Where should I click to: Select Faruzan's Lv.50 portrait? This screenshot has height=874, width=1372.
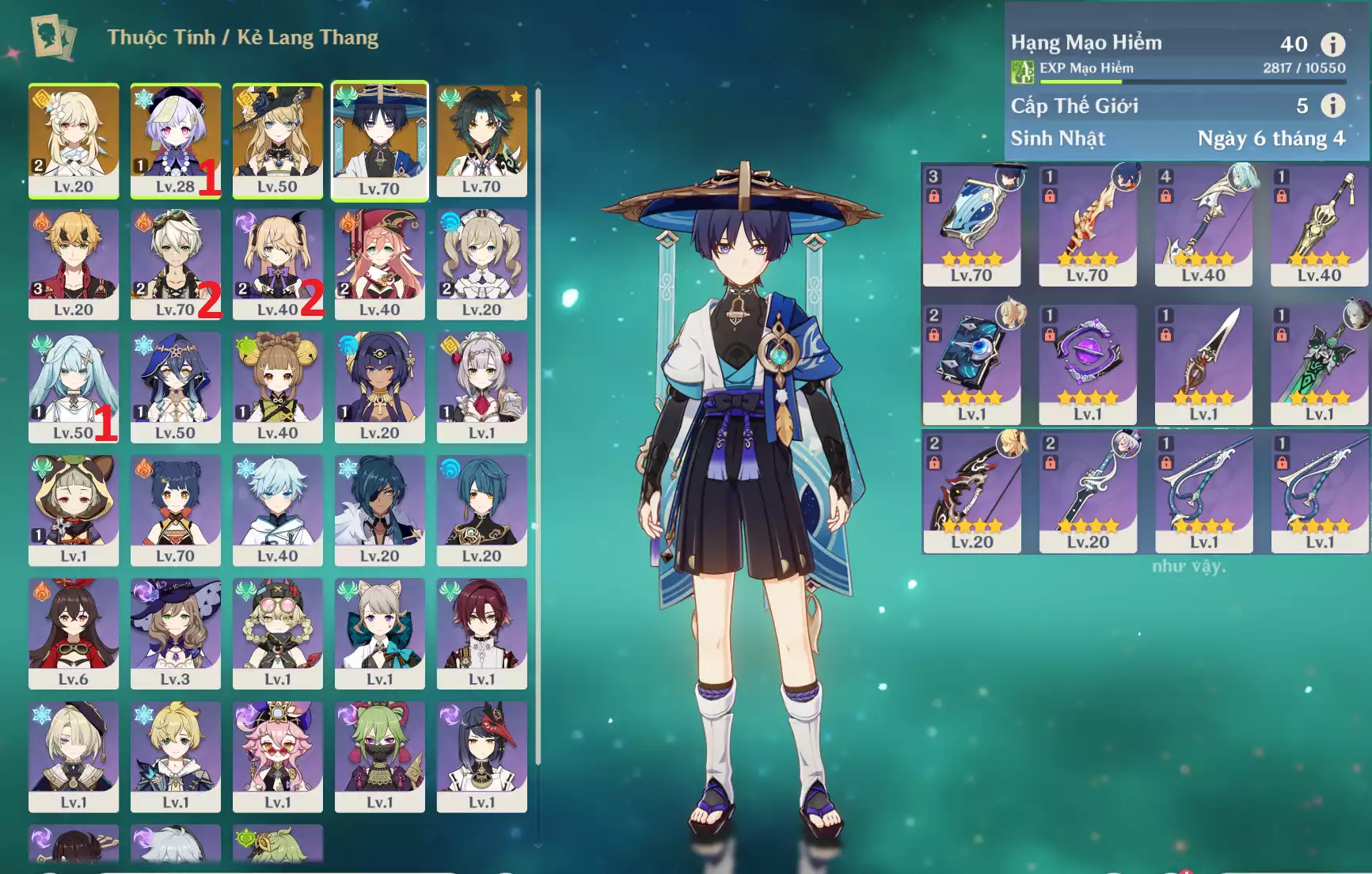point(74,386)
